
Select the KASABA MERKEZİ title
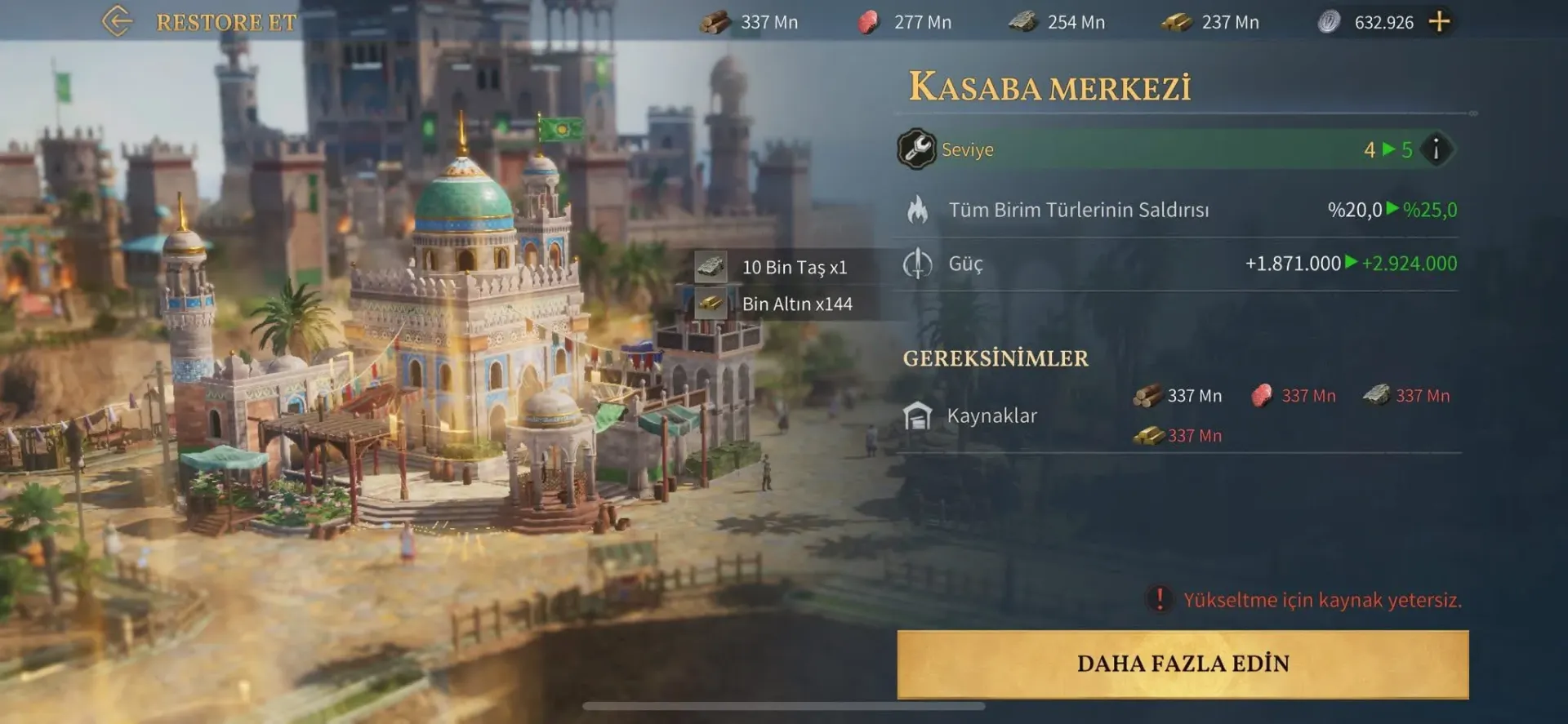[1052, 84]
